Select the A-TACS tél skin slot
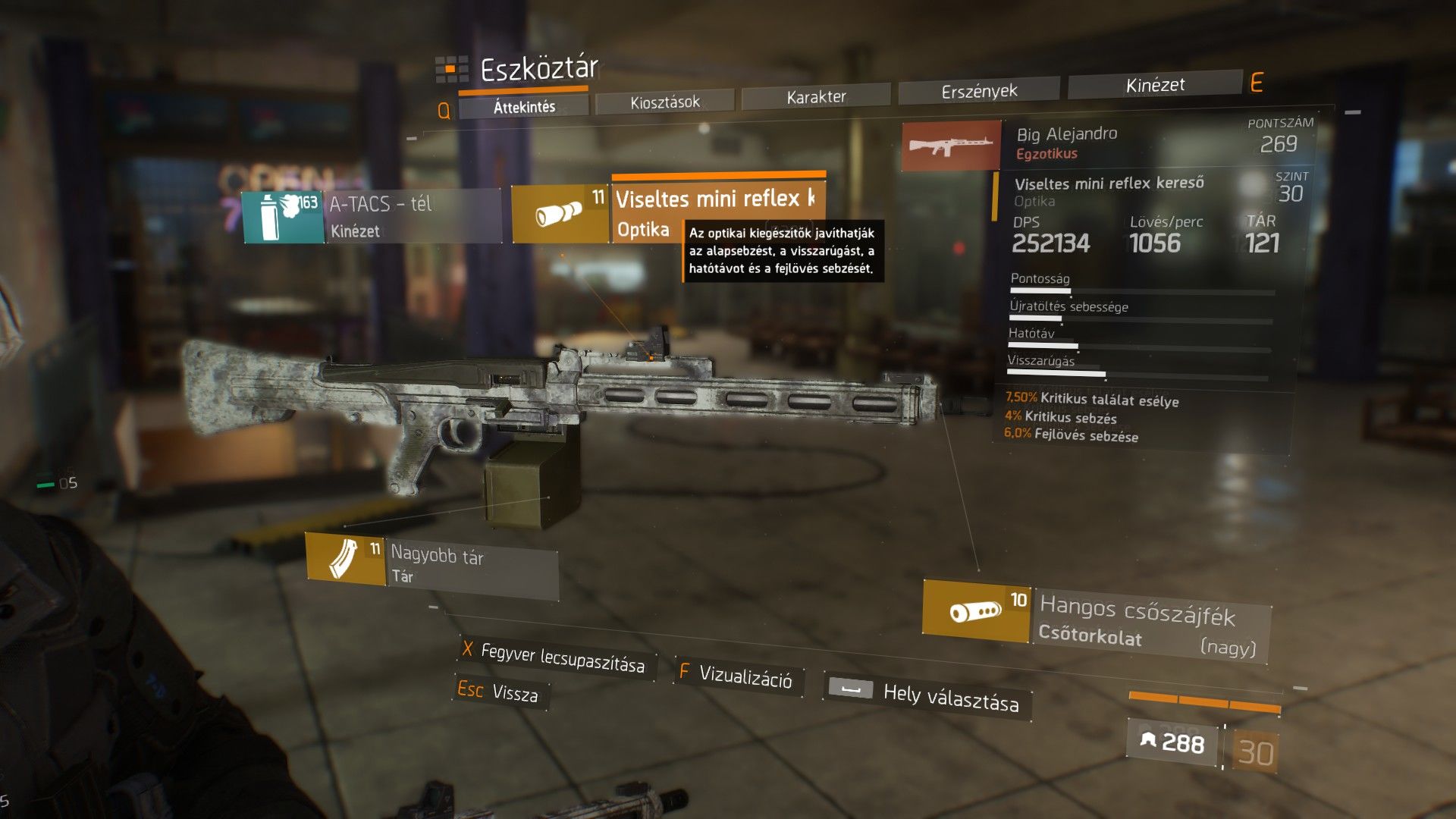This screenshot has width=1456, height=819. point(372,216)
